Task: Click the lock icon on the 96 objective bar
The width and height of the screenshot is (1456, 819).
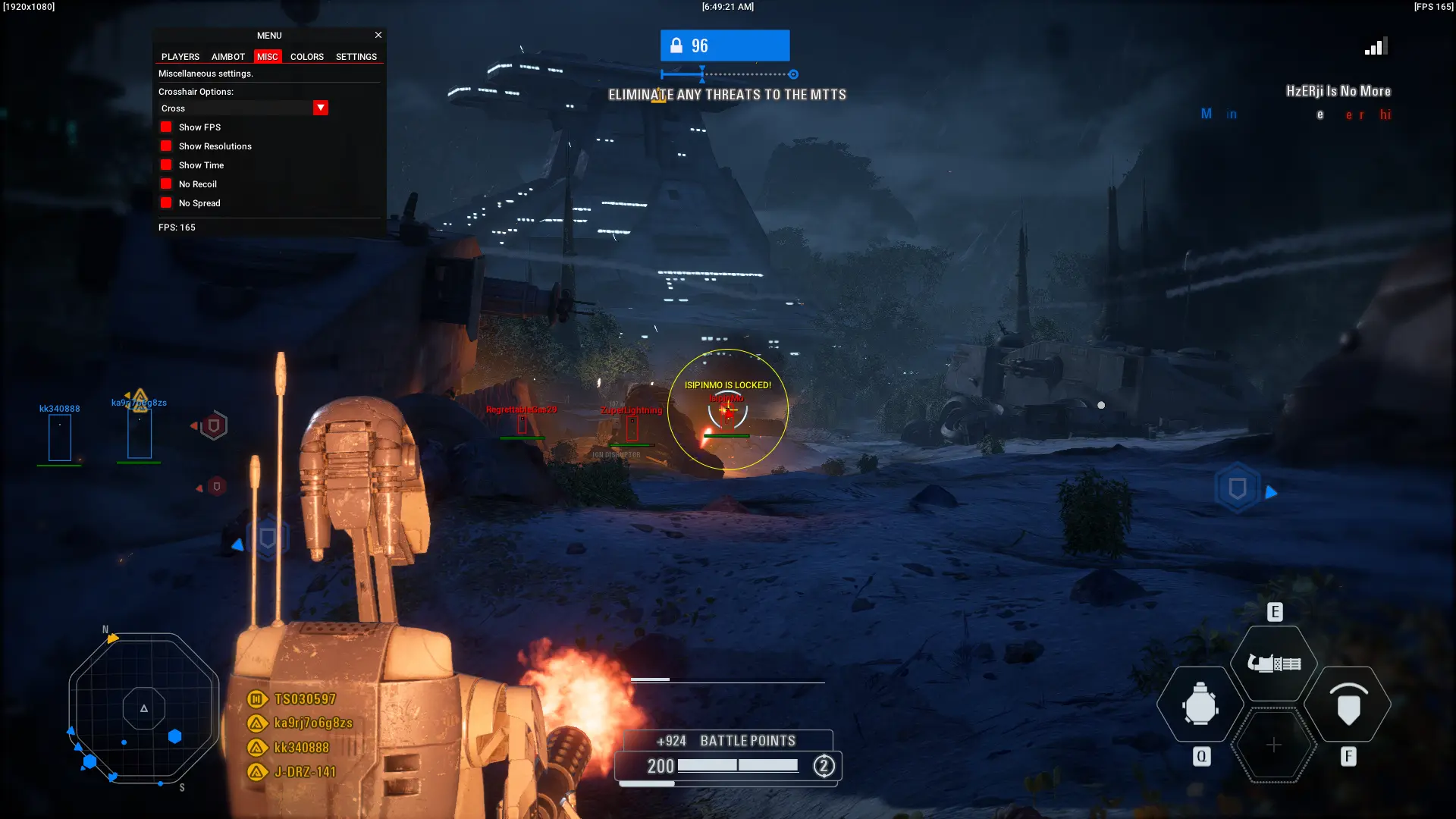Action: pyautogui.click(x=675, y=45)
